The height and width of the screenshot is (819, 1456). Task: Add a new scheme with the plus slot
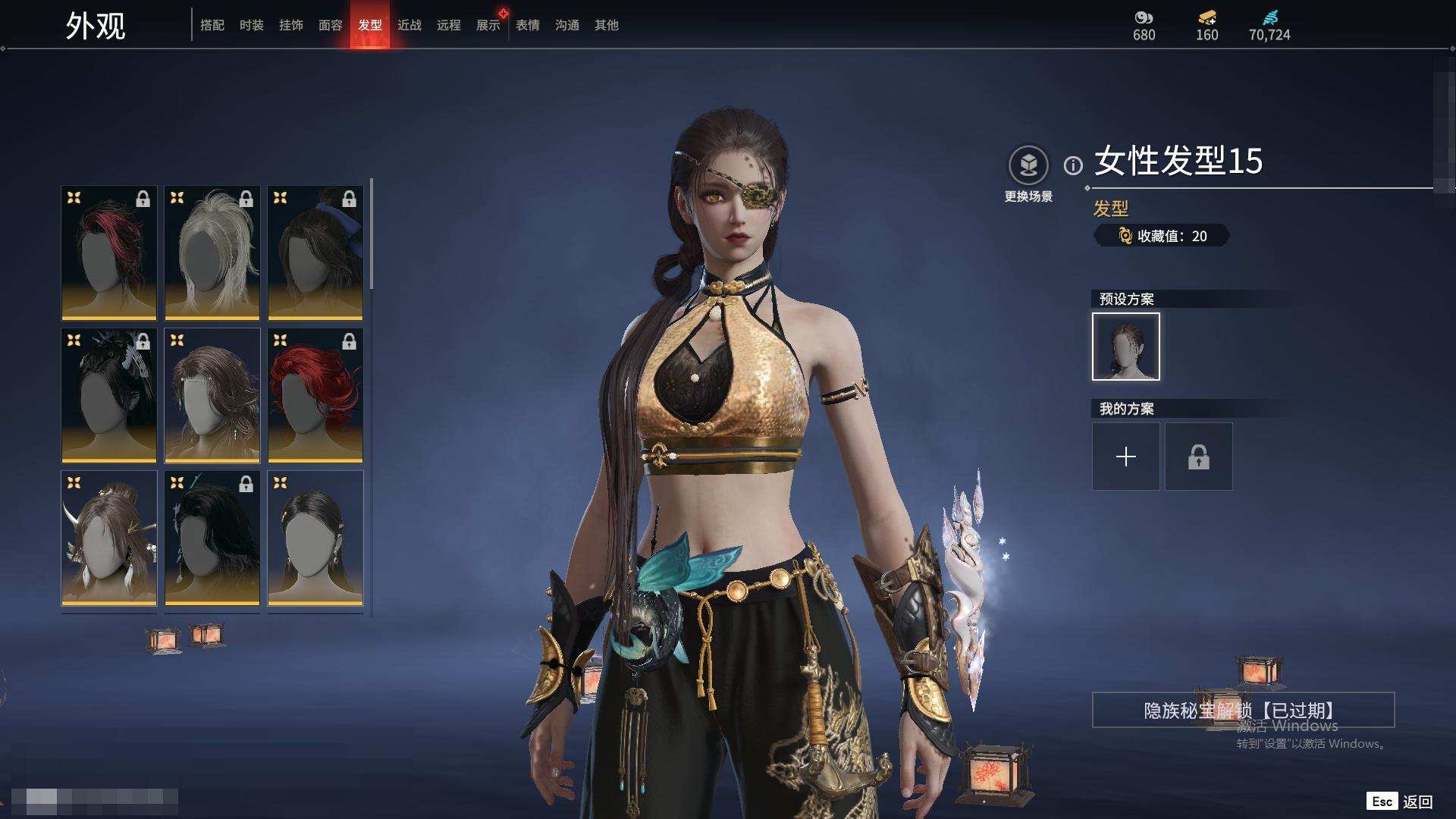click(x=1126, y=457)
